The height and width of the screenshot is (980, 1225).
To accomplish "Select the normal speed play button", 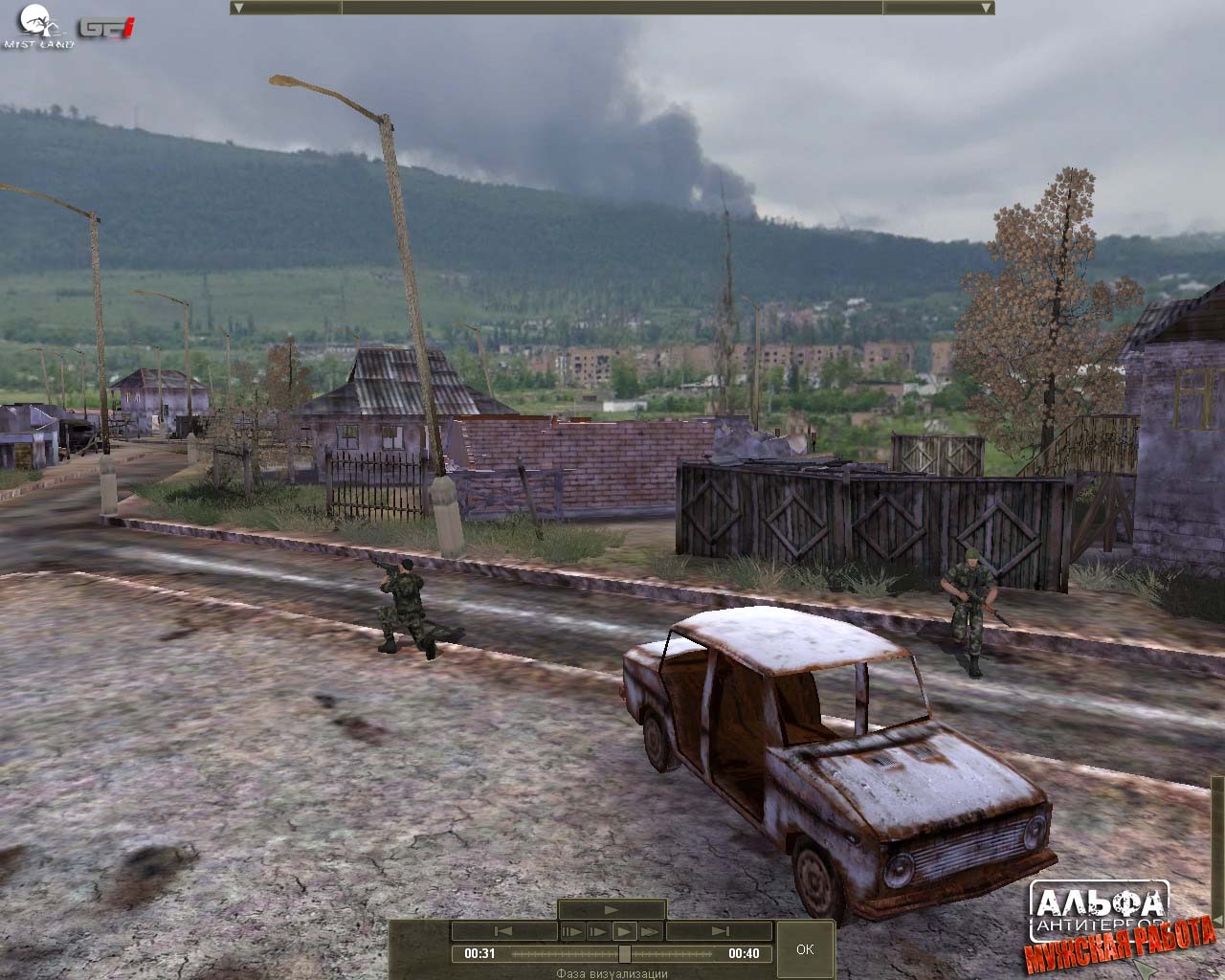I will tap(624, 931).
